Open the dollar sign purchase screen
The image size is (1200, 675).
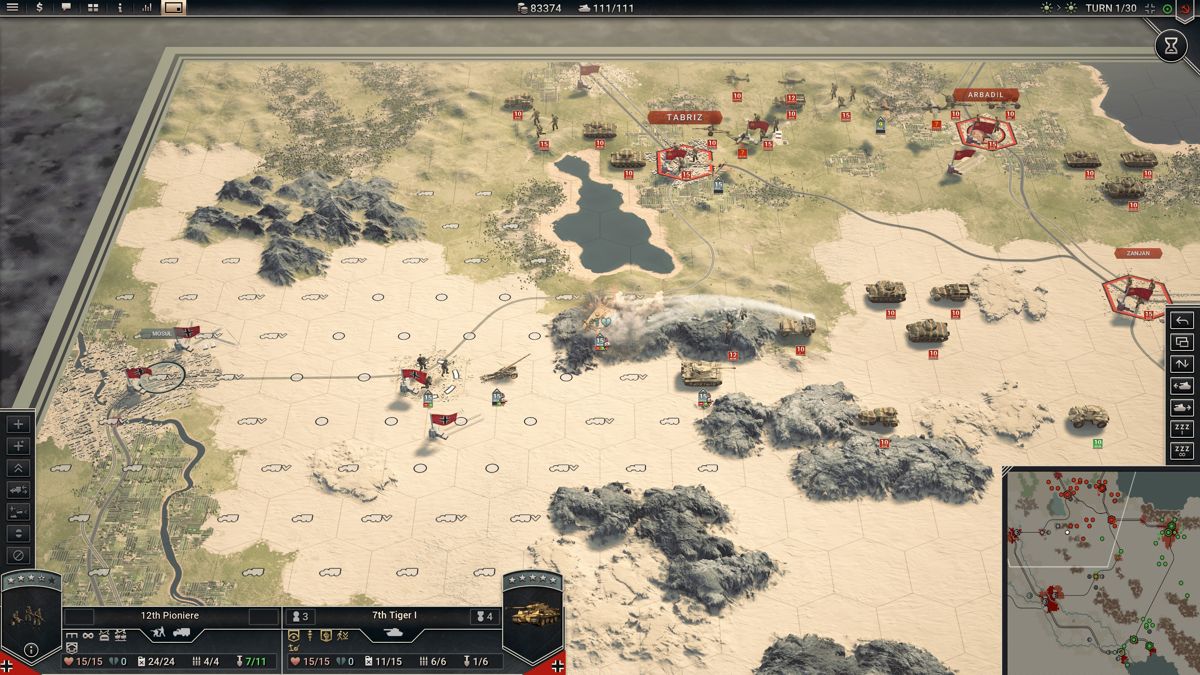pos(39,8)
